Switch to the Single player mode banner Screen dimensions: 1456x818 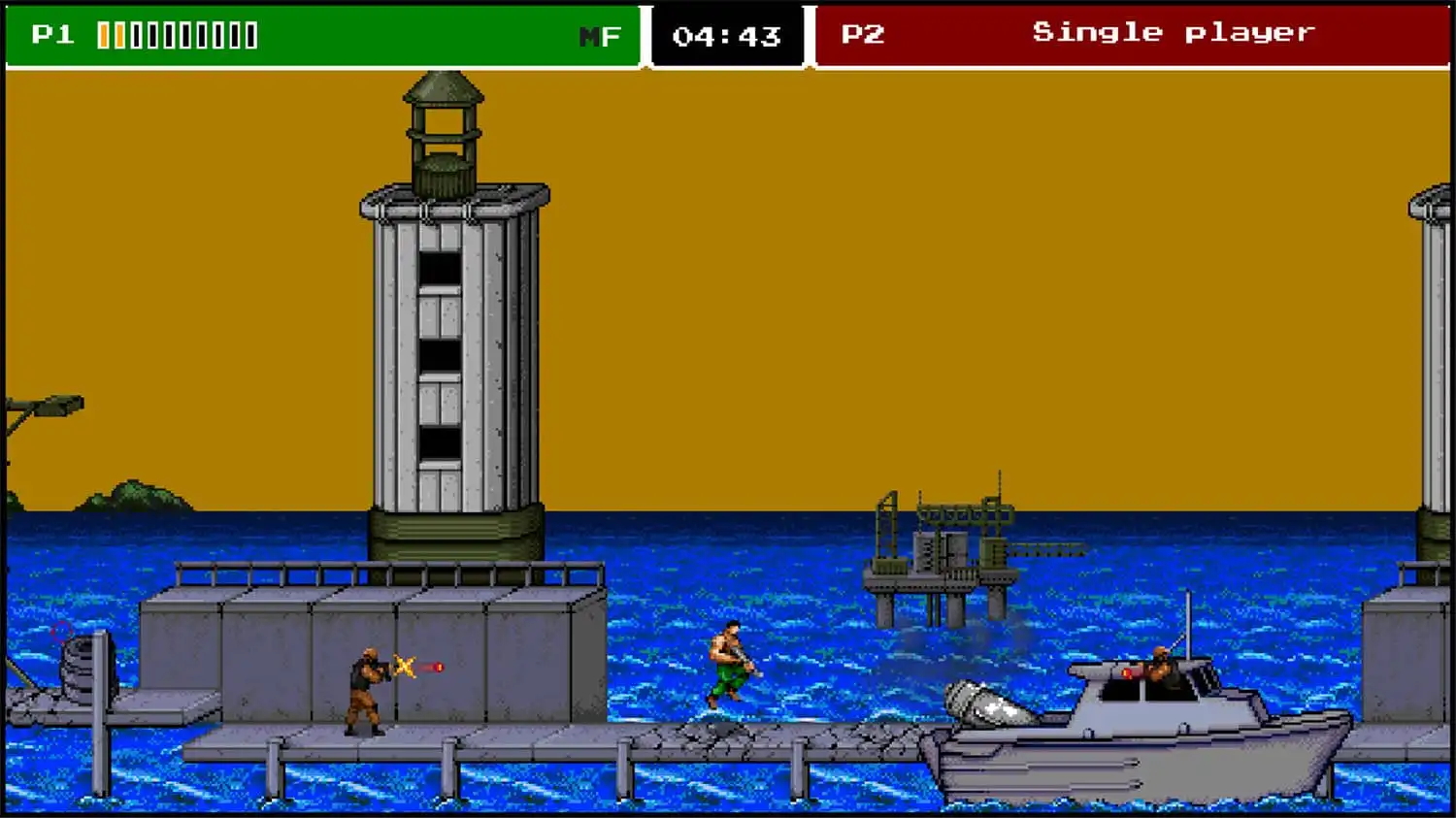click(1175, 32)
